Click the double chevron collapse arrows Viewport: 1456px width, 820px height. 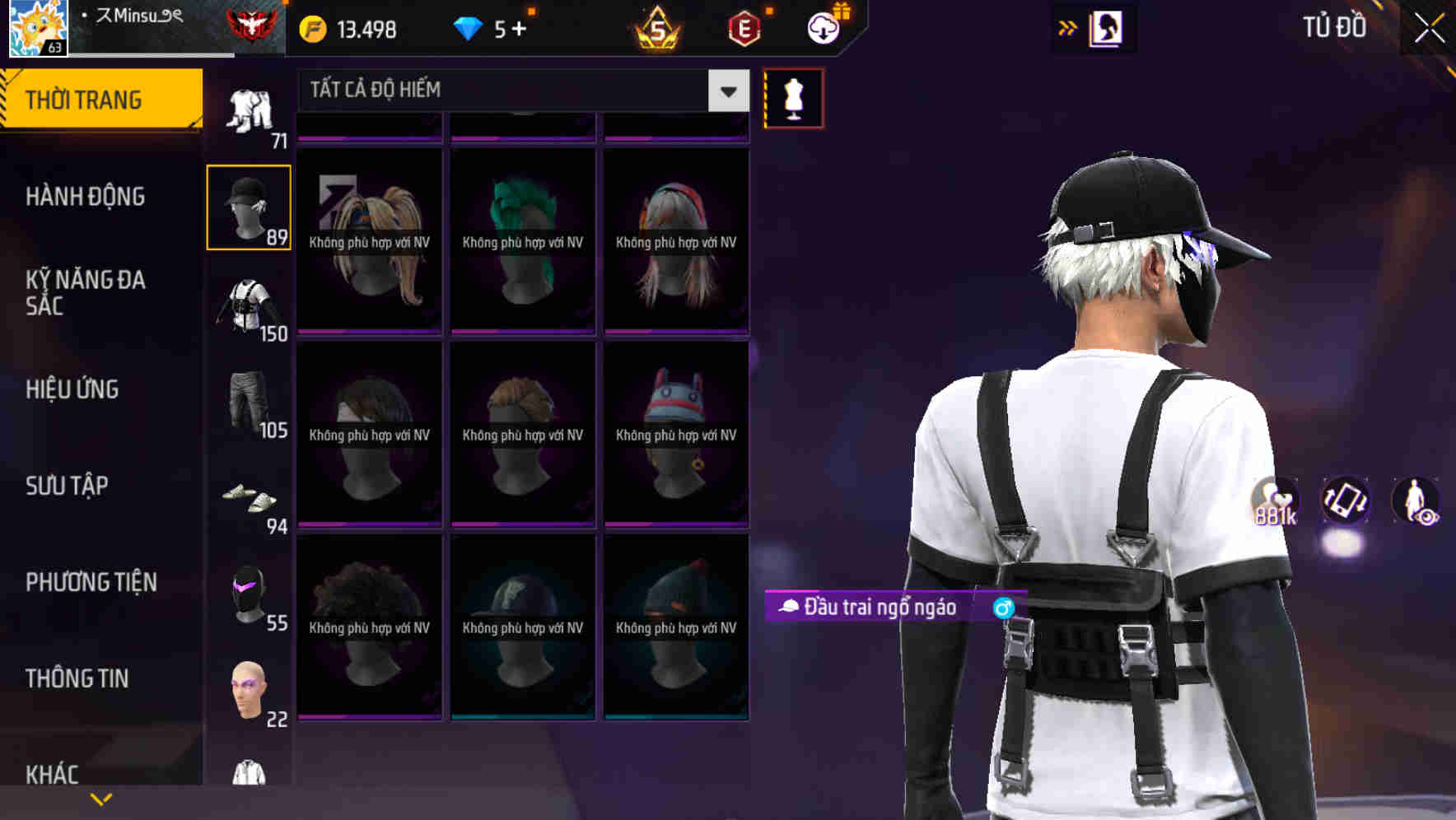(x=1066, y=26)
